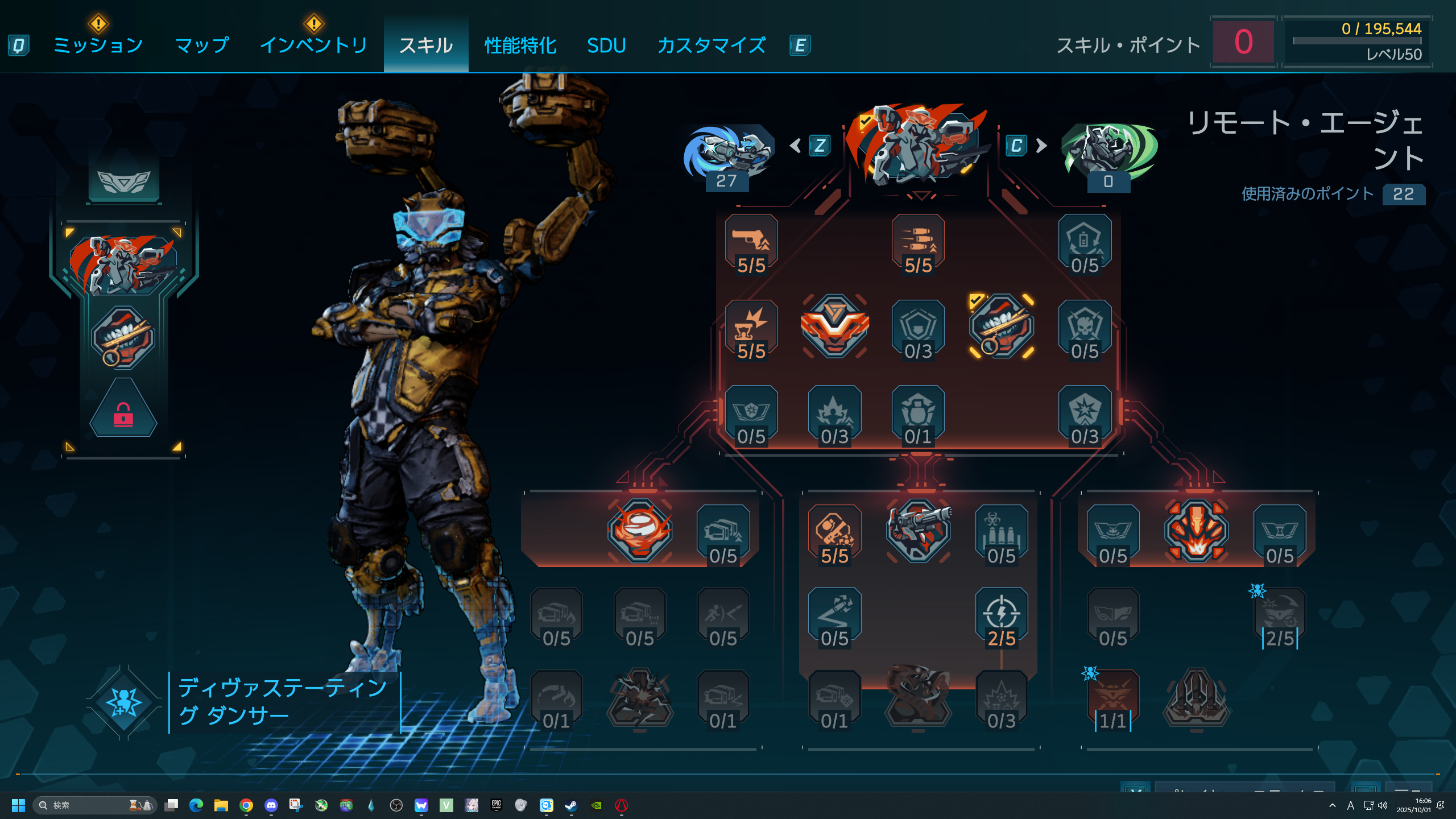Choose the minigun augment node

tap(918, 530)
